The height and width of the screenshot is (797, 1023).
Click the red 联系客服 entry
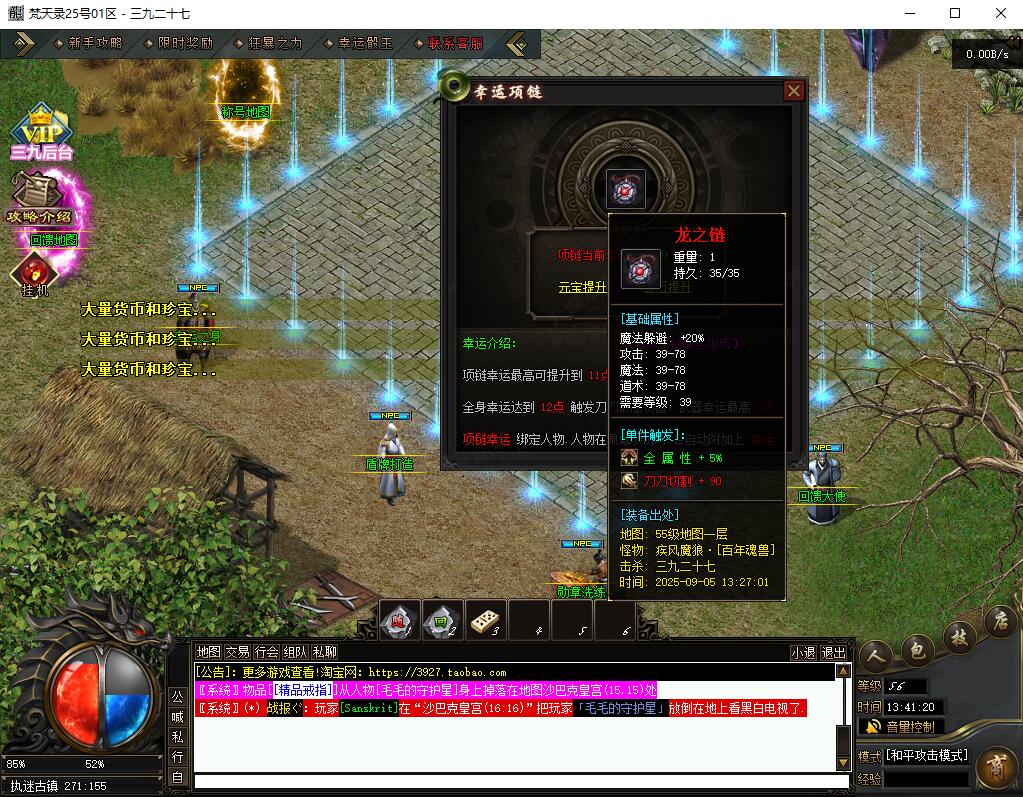(x=455, y=44)
